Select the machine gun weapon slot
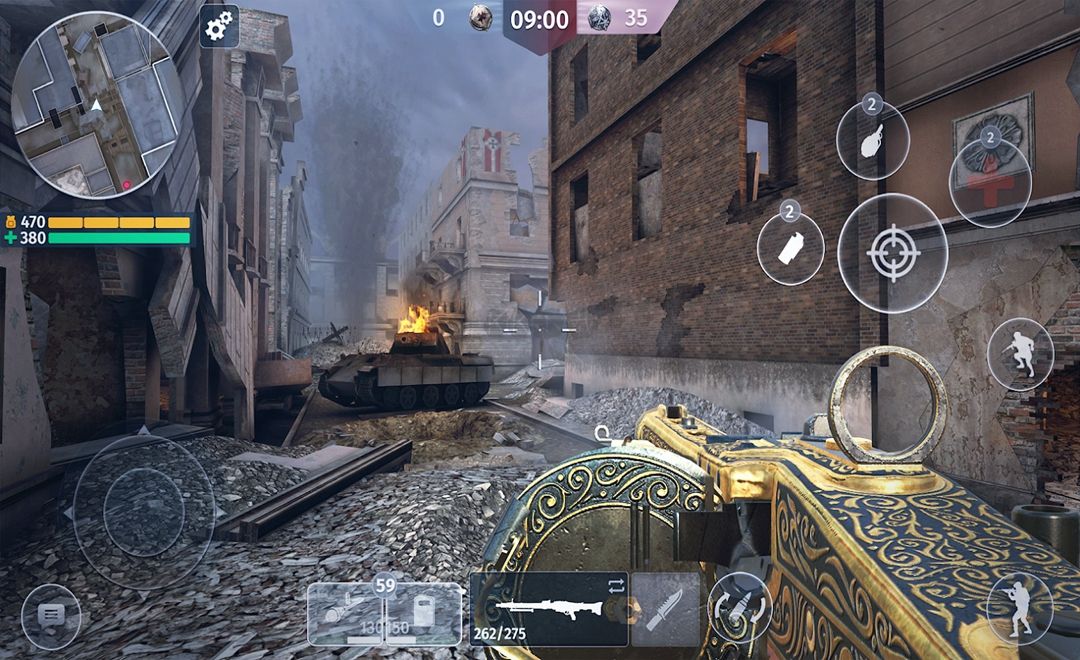 pyautogui.click(x=549, y=609)
